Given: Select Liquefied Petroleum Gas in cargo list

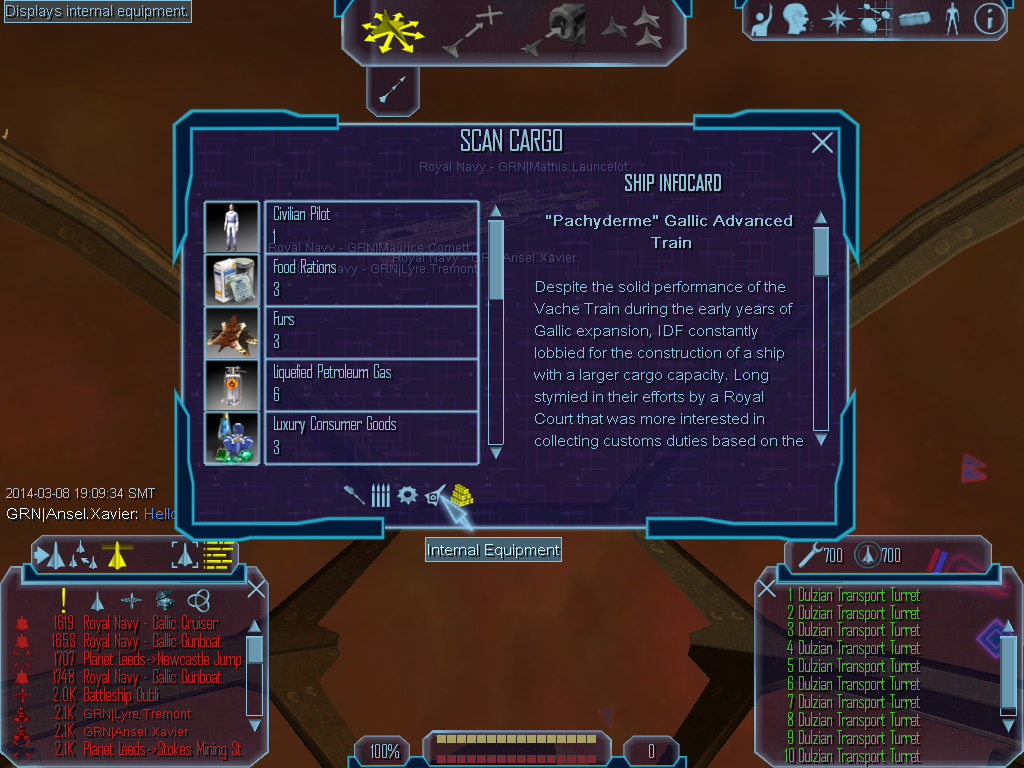Looking at the screenshot, I should [x=371, y=385].
